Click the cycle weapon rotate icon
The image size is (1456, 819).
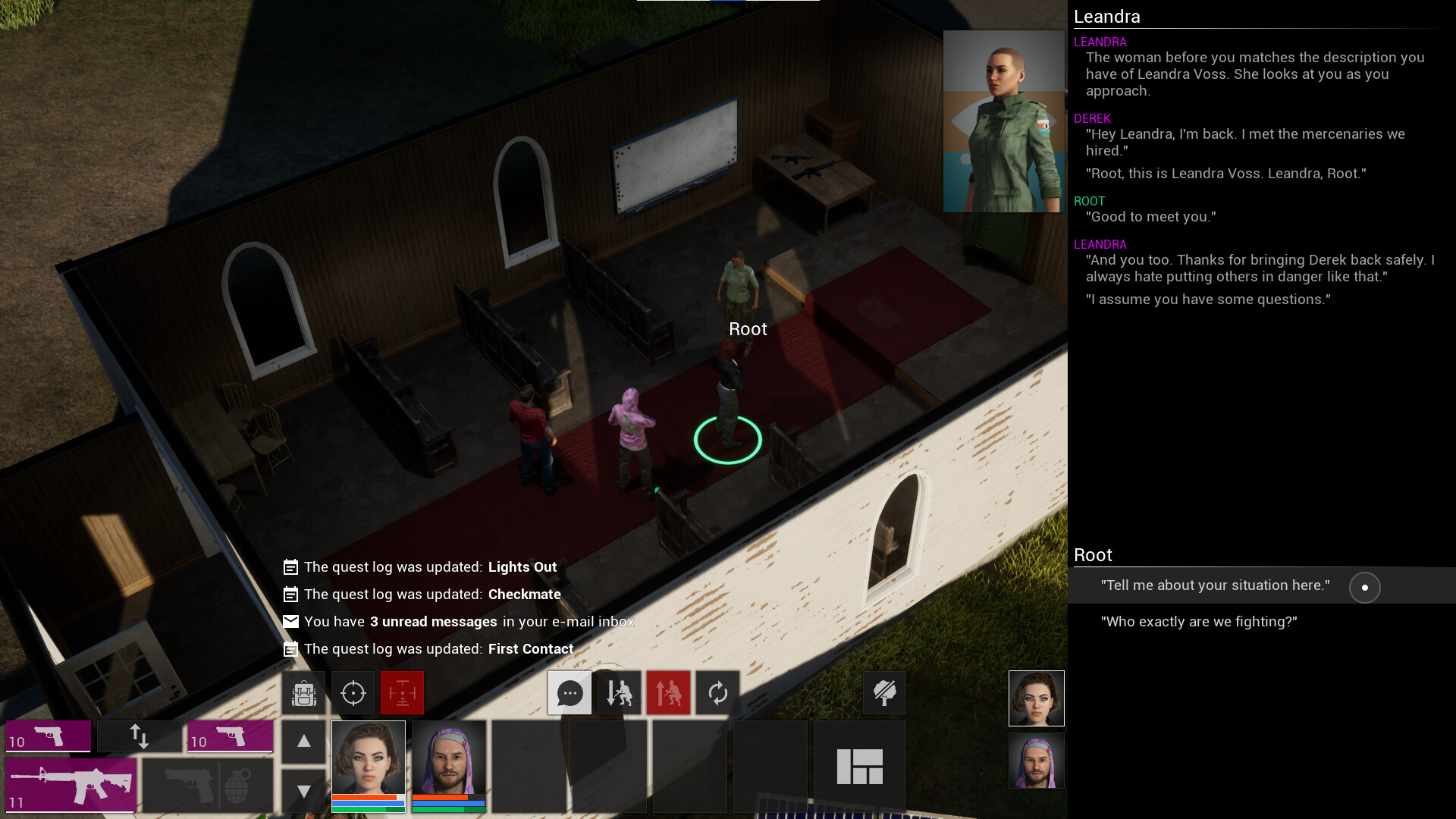[717, 692]
